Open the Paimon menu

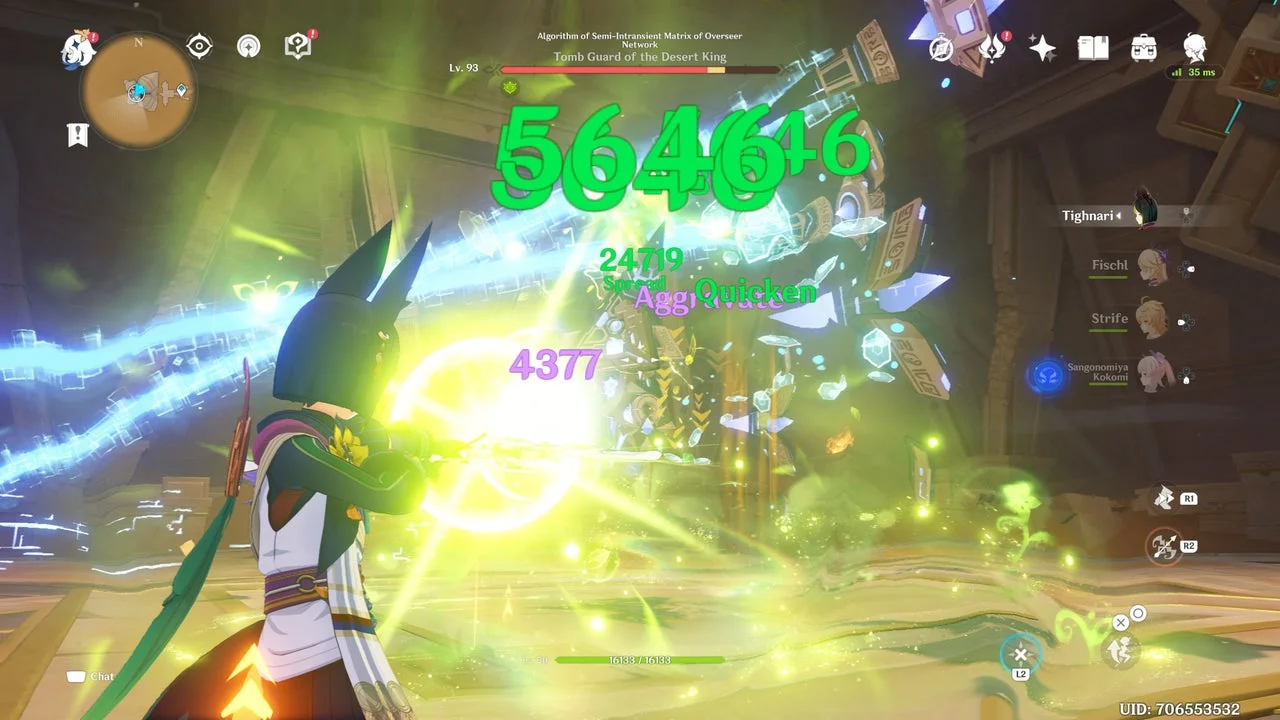point(78,49)
